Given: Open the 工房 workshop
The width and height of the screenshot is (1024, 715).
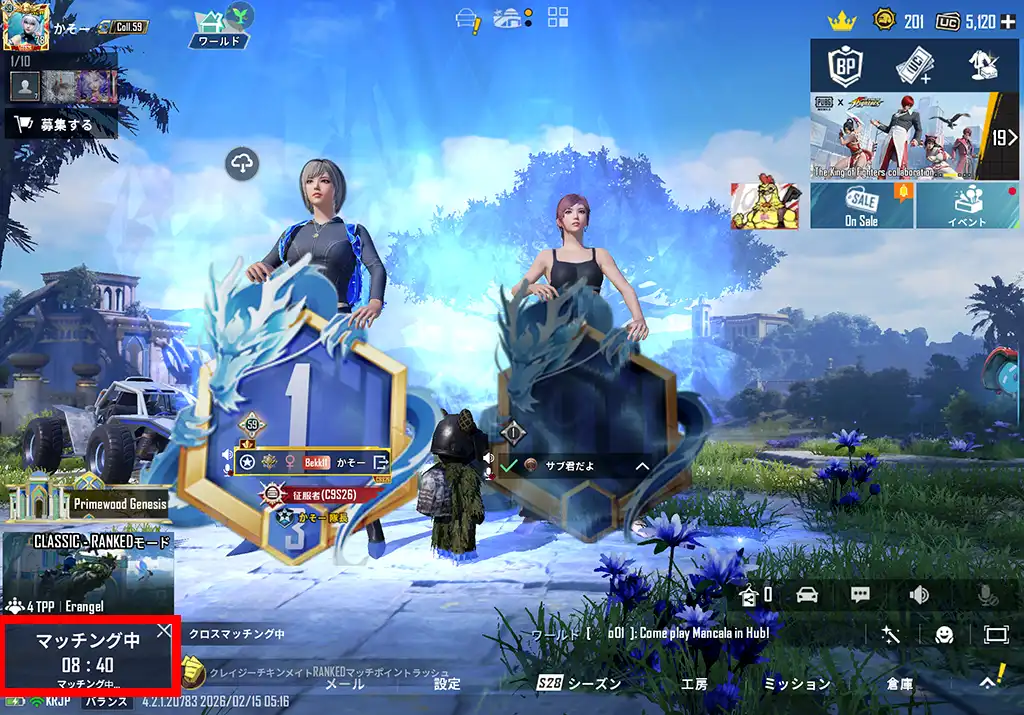Looking at the screenshot, I should (x=694, y=684).
